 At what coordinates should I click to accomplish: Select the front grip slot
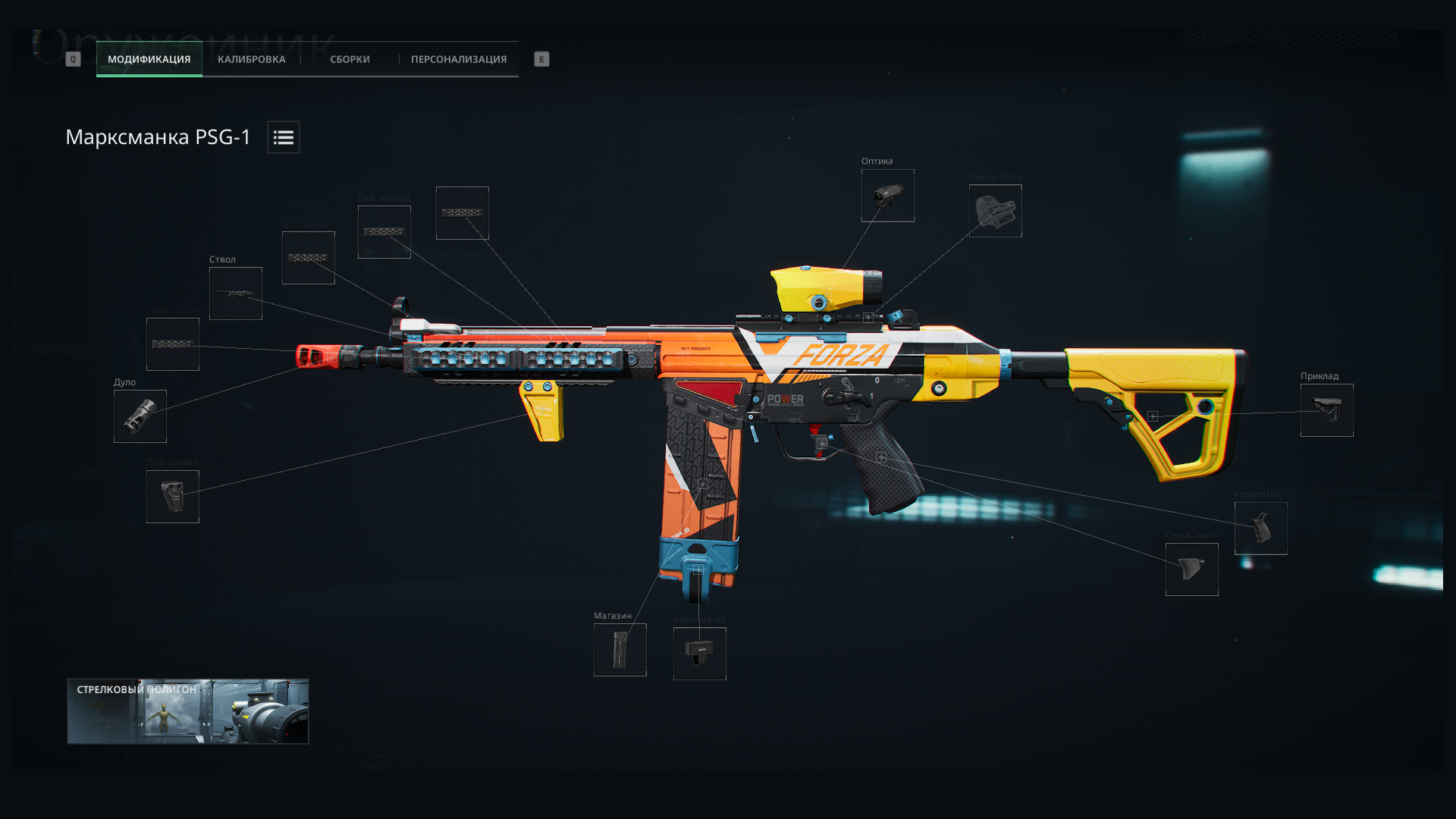click(172, 497)
